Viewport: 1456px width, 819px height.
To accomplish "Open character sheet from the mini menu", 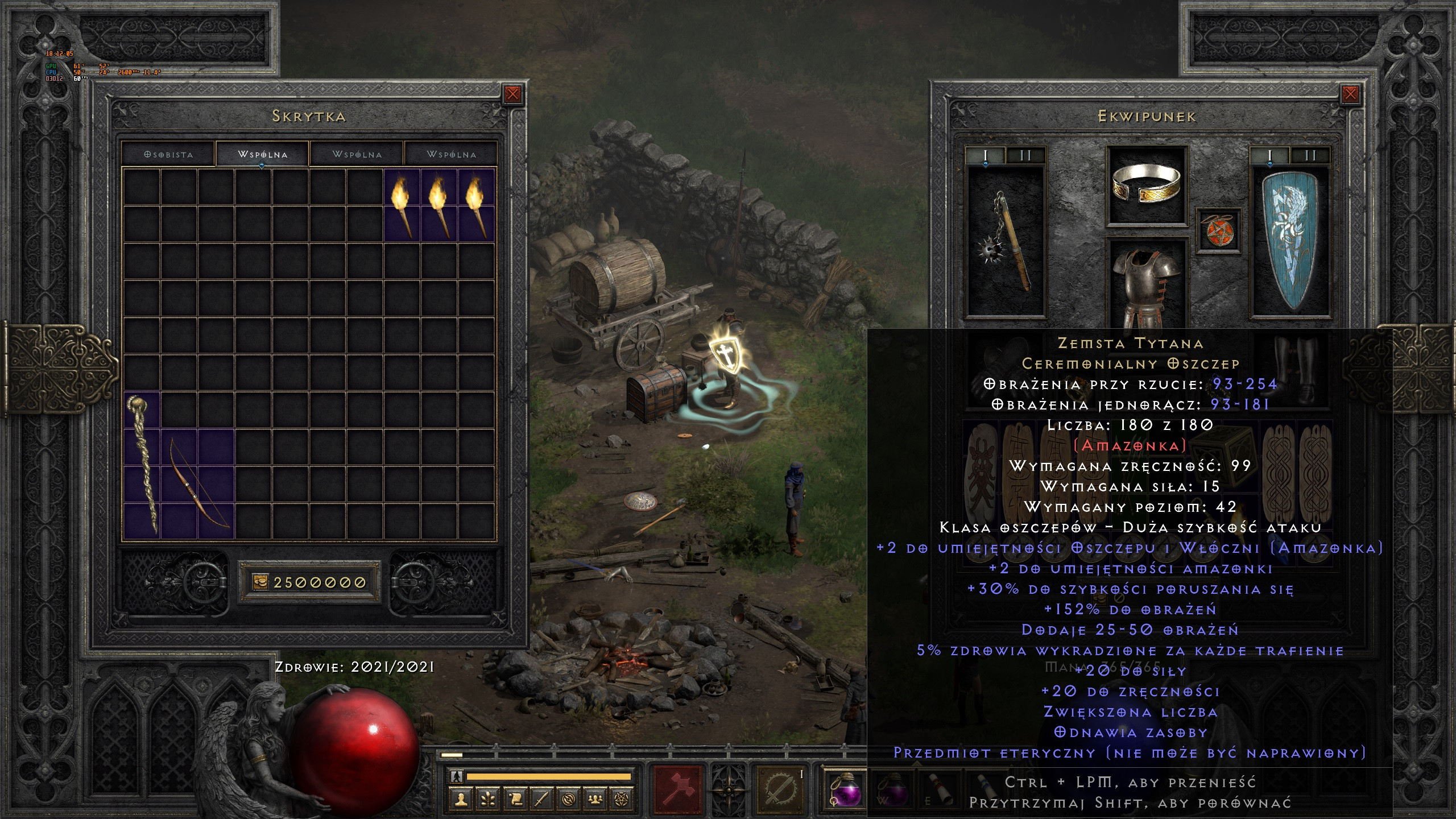I will (461, 799).
